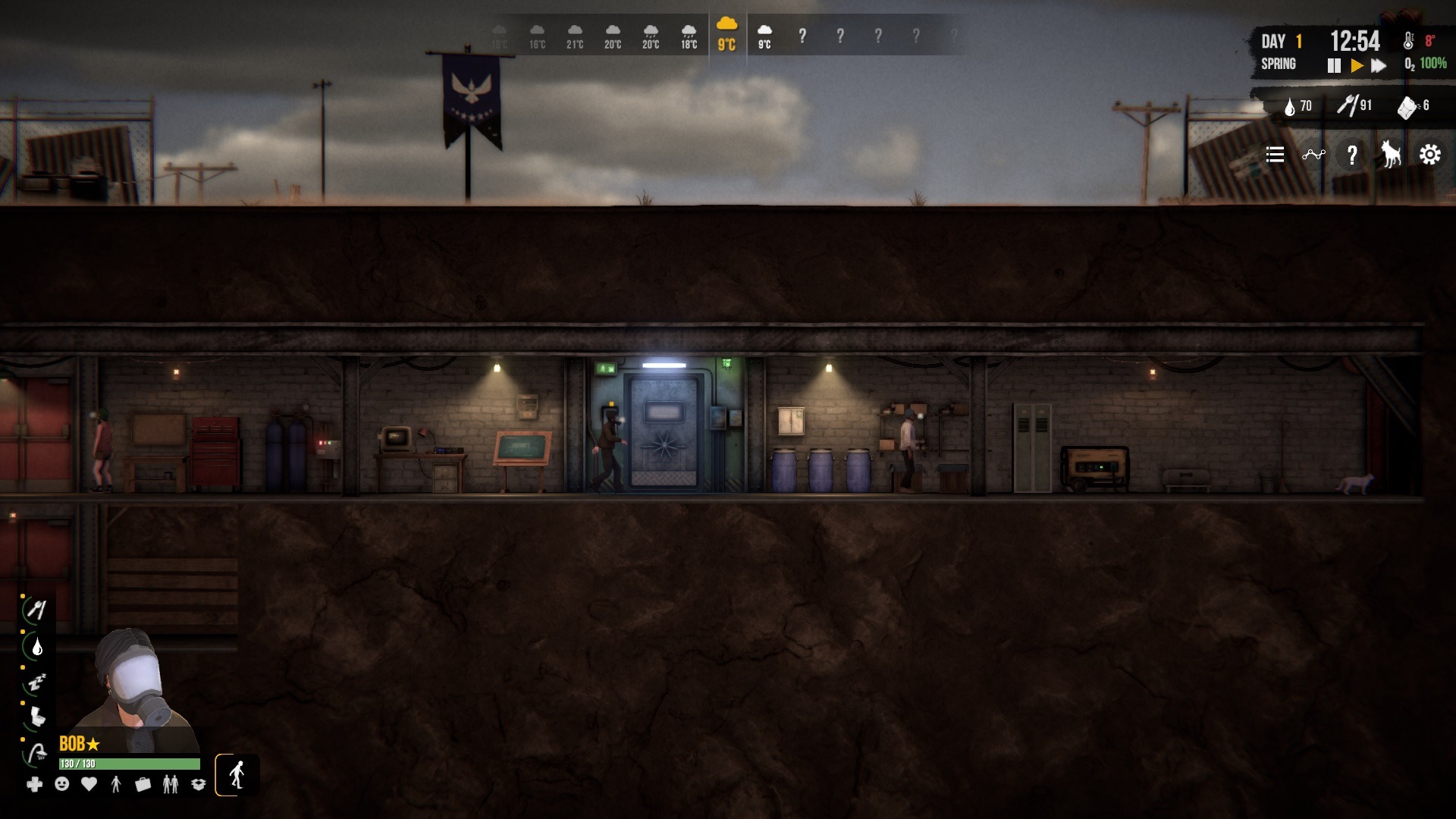The width and height of the screenshot is (1456, 819).
Task: Click Bob's hunger fork-and-knife need icon
Action: coord(36,610)
